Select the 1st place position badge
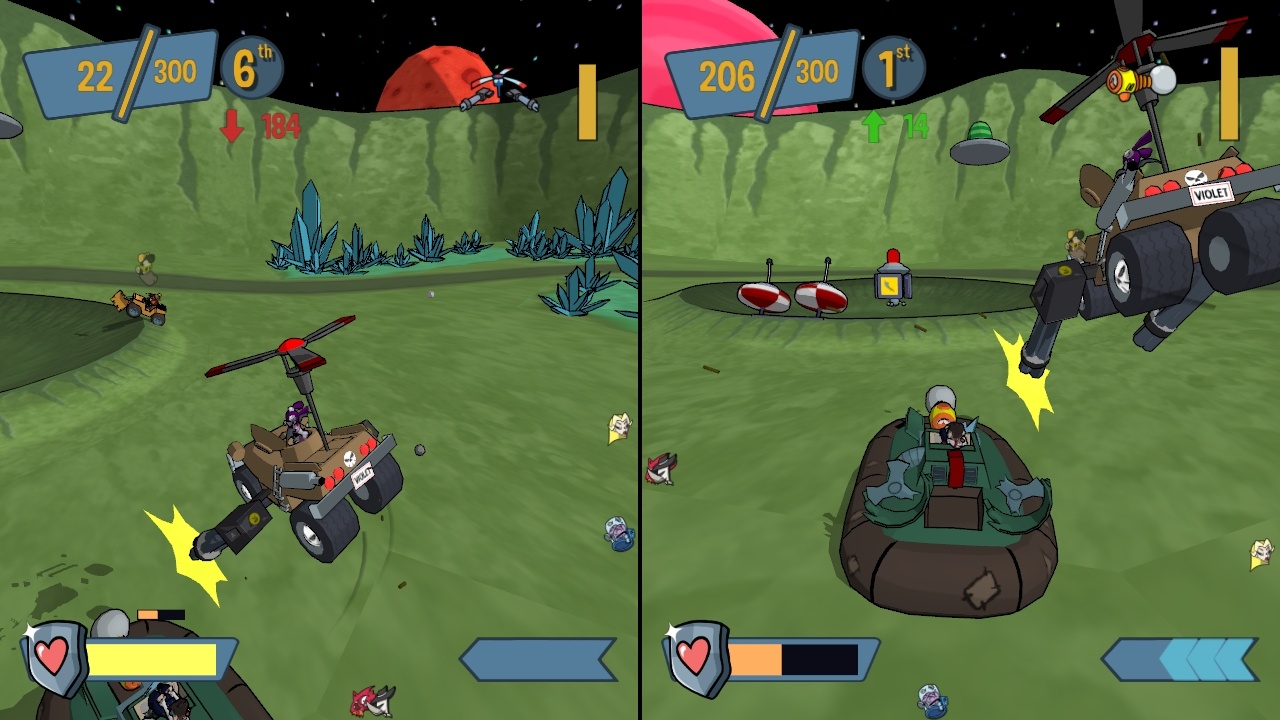The width and height of the screenshot is (1280, 720). pyautogui.click(x=893, y=68)
